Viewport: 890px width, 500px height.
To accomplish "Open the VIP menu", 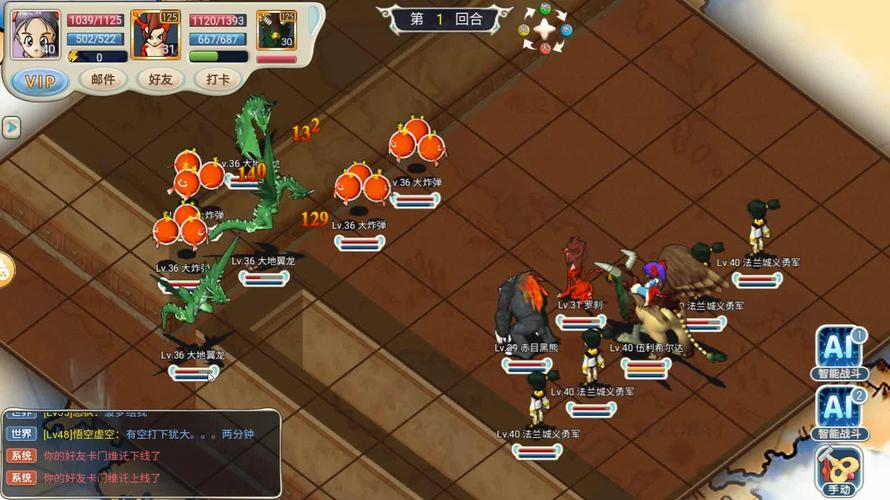I will 40,80.
